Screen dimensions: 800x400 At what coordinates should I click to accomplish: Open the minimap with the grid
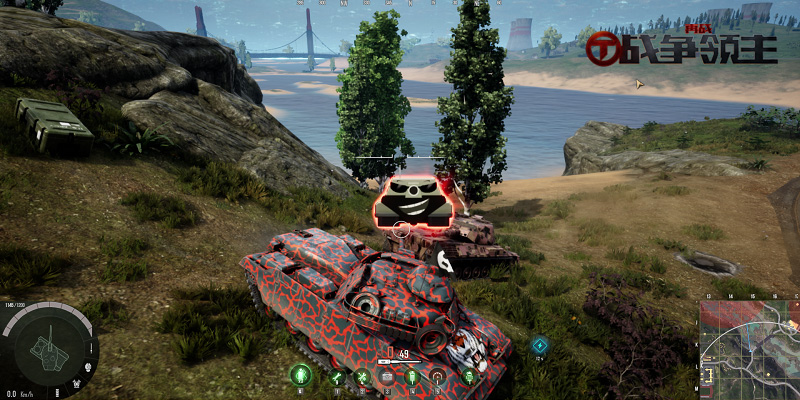pos(748,347)
